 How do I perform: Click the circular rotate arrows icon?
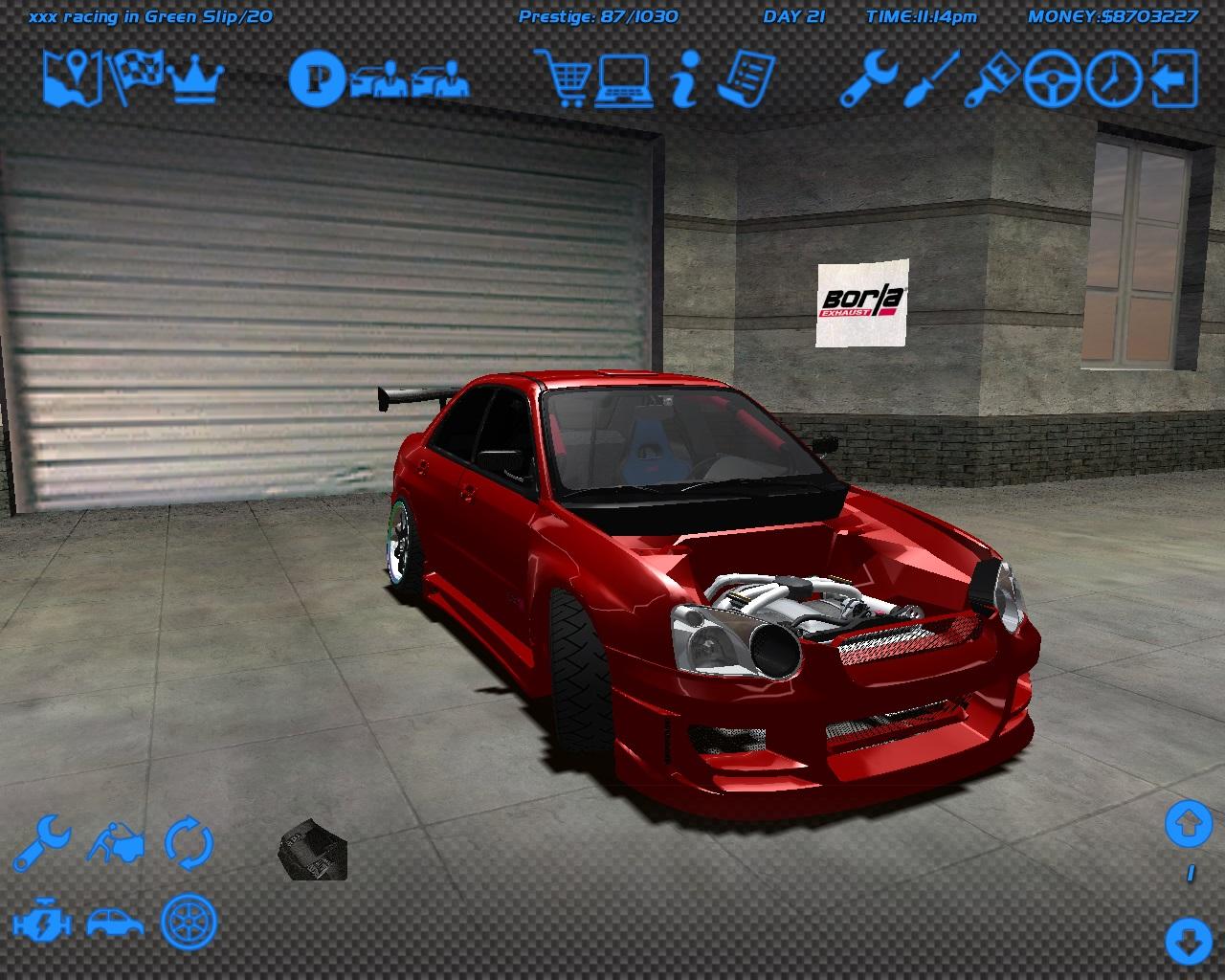[x=189, y=843]
